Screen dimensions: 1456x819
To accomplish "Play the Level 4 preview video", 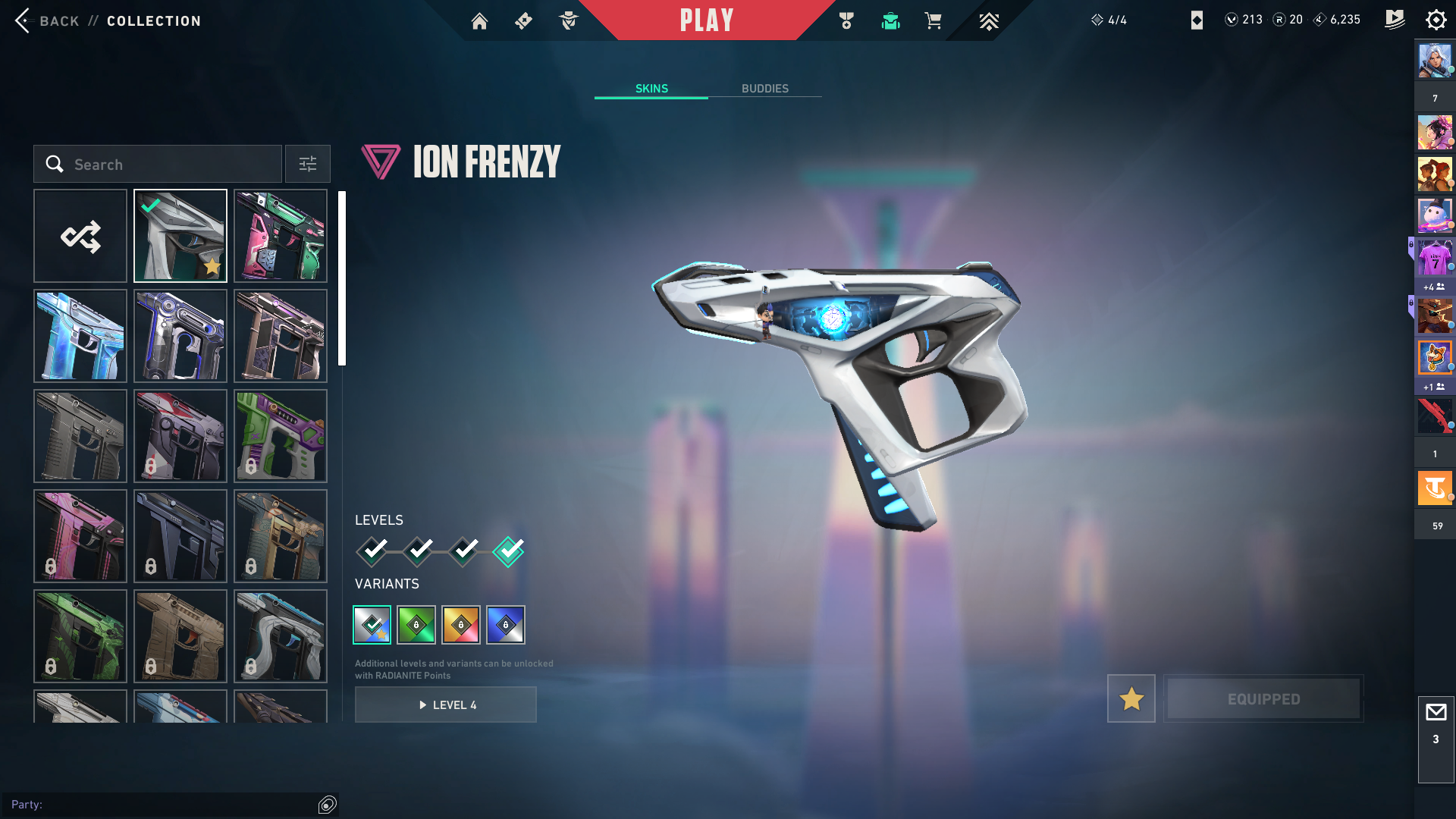I will 446,704.
